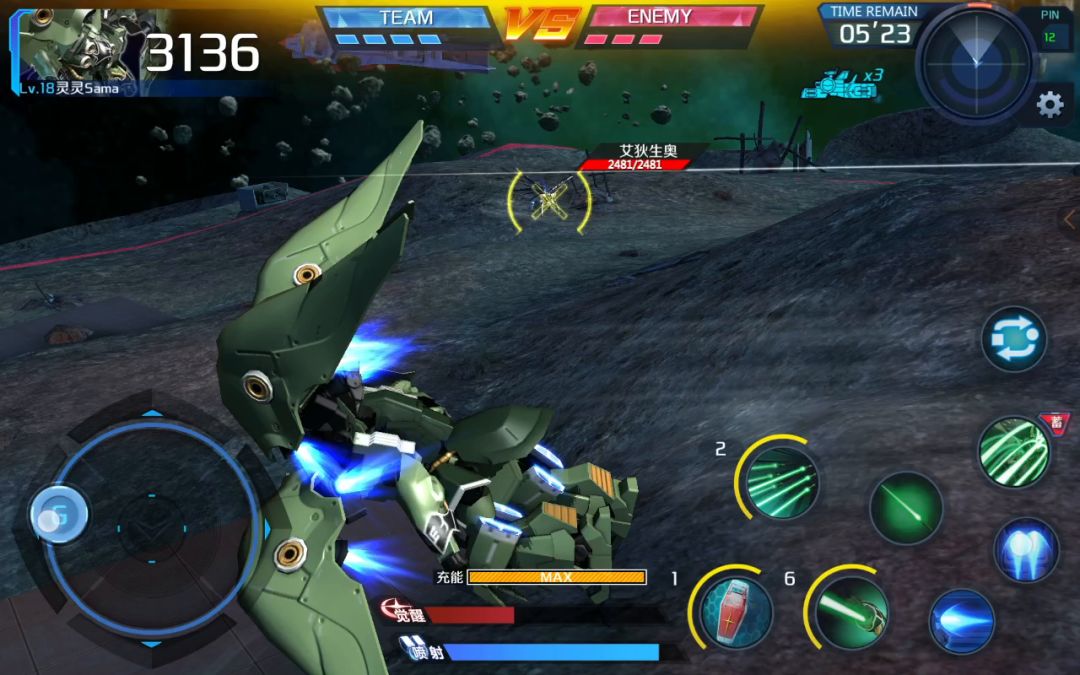1080x675 pixels.
Task: Fire the curved green beam barrage skill
Action: point(1013,453)
